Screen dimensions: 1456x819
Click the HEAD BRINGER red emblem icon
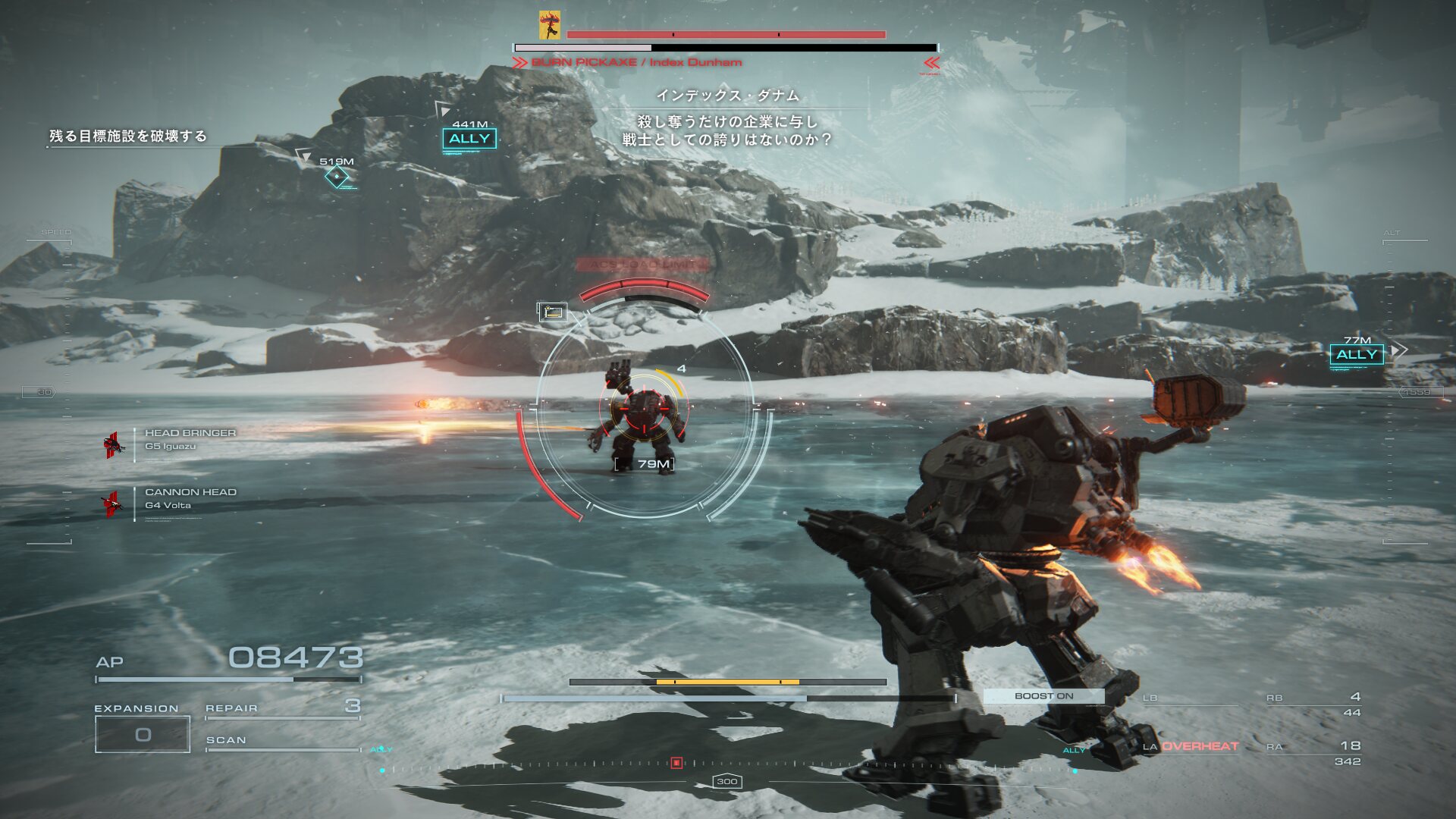114,445
